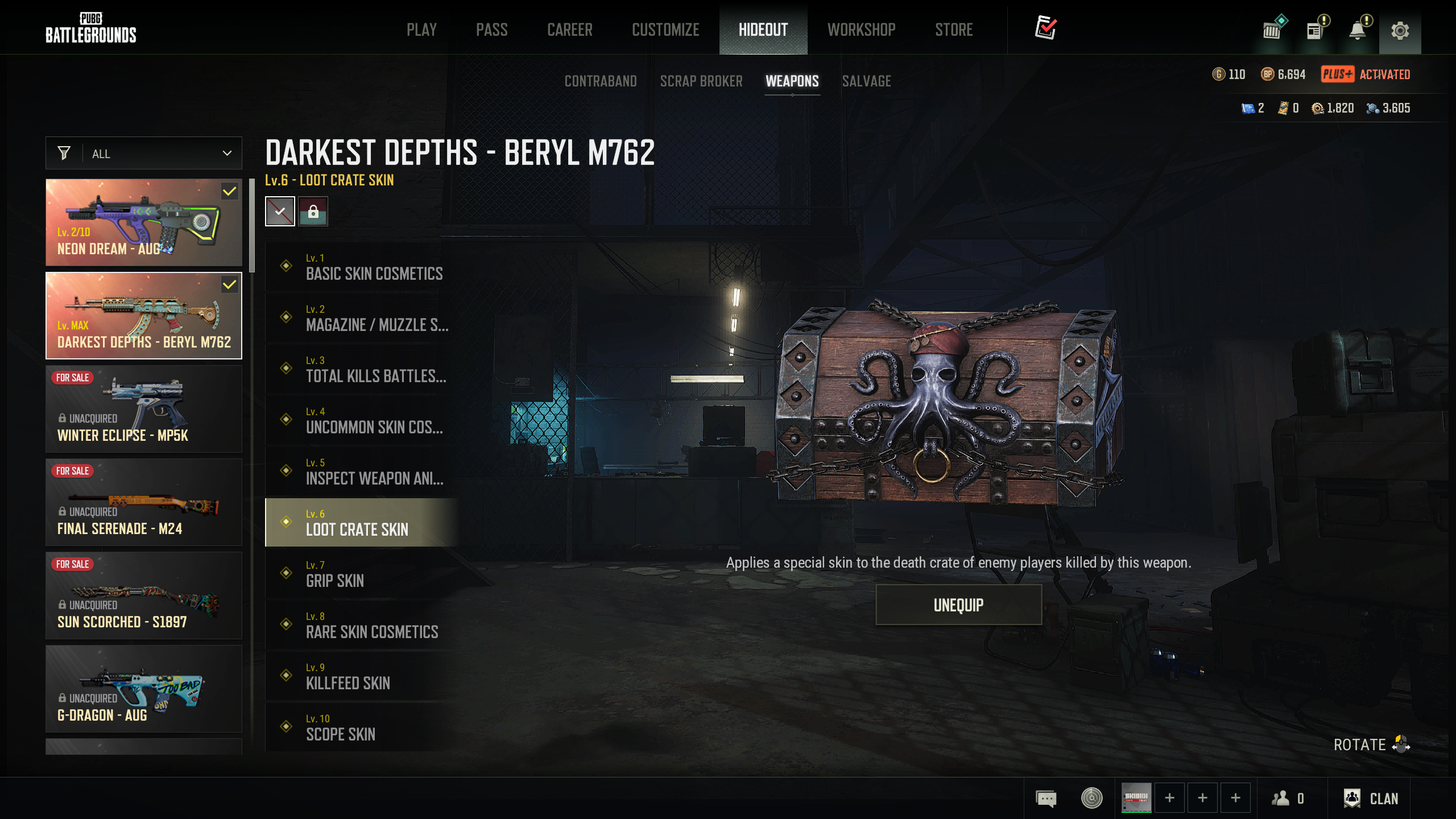
Task: Open the Scrap Broker tab
Action: click(701, 81)
